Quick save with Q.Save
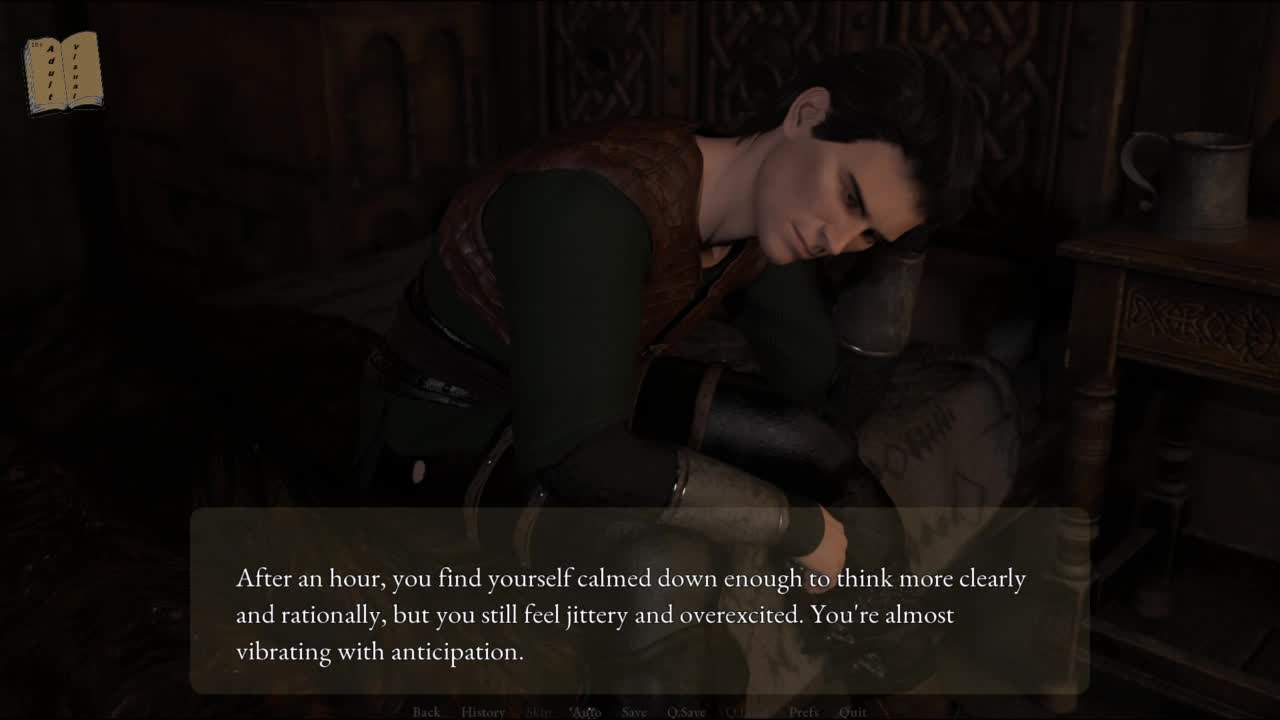 click(686, 712)
